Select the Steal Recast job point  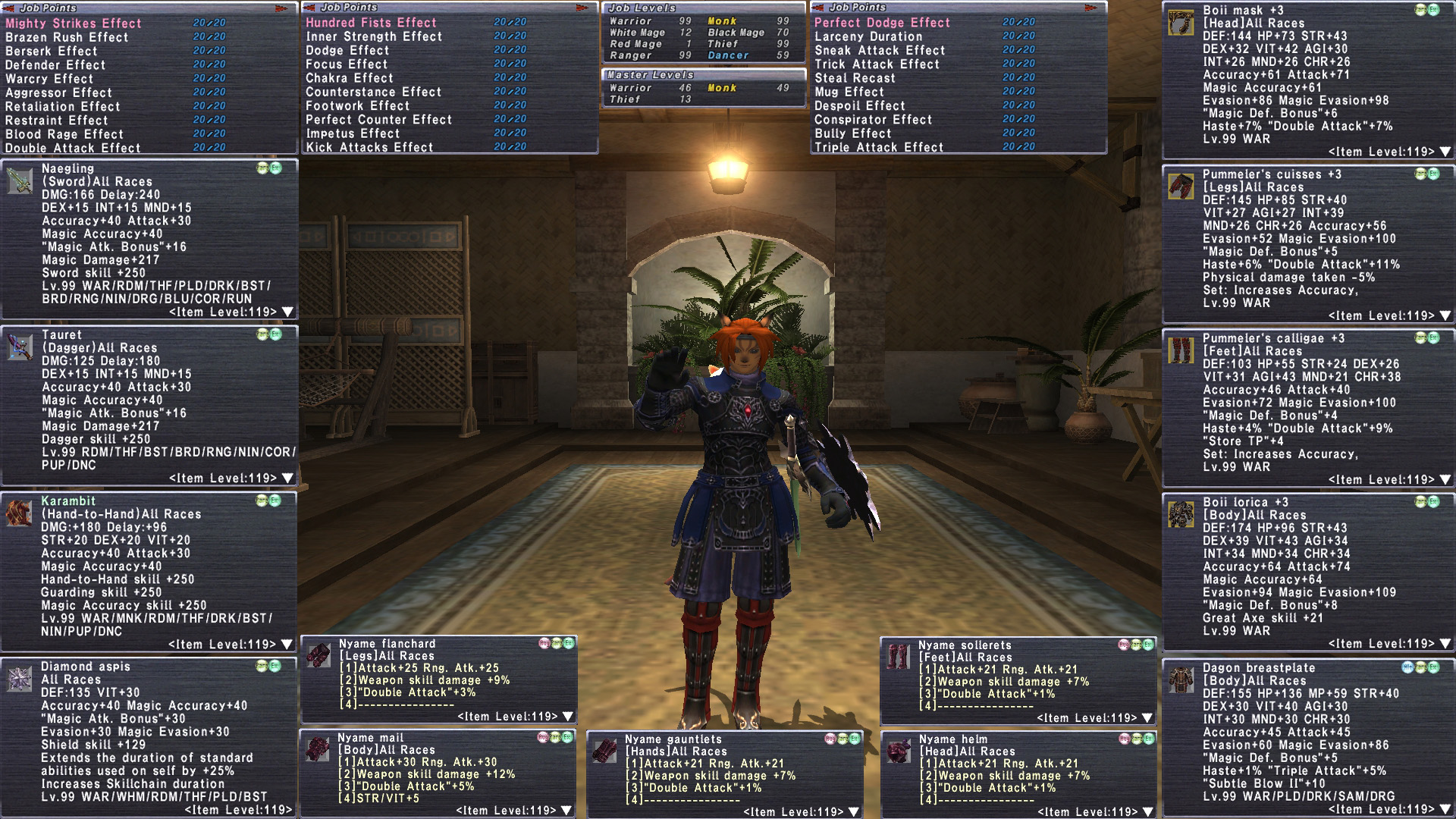click(855, 78)
